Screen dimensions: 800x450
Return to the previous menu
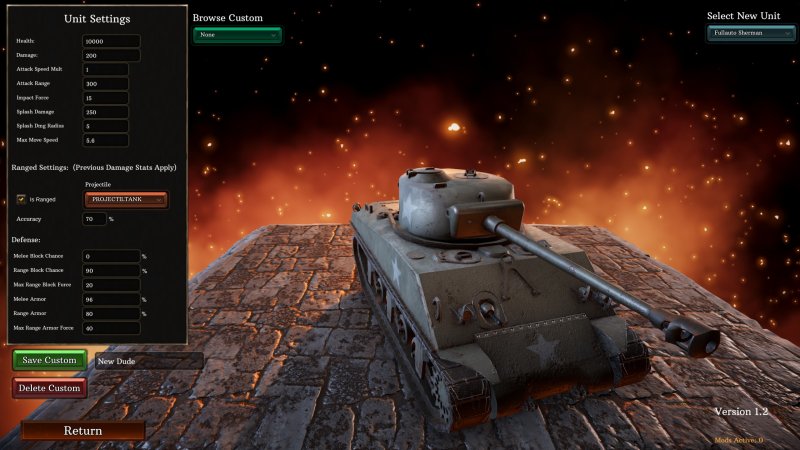[x=83, y=431]
